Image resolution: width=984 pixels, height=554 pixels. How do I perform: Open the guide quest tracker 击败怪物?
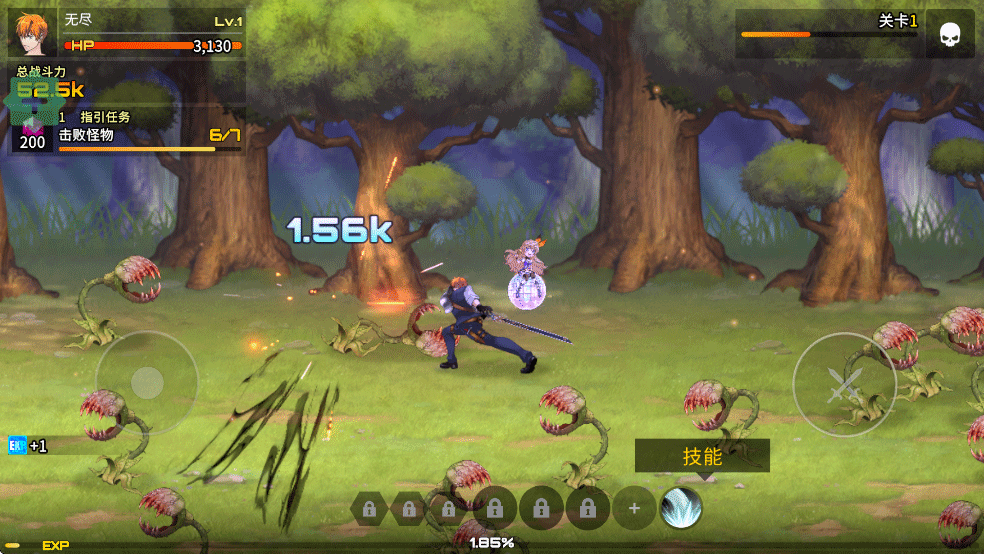130,134
